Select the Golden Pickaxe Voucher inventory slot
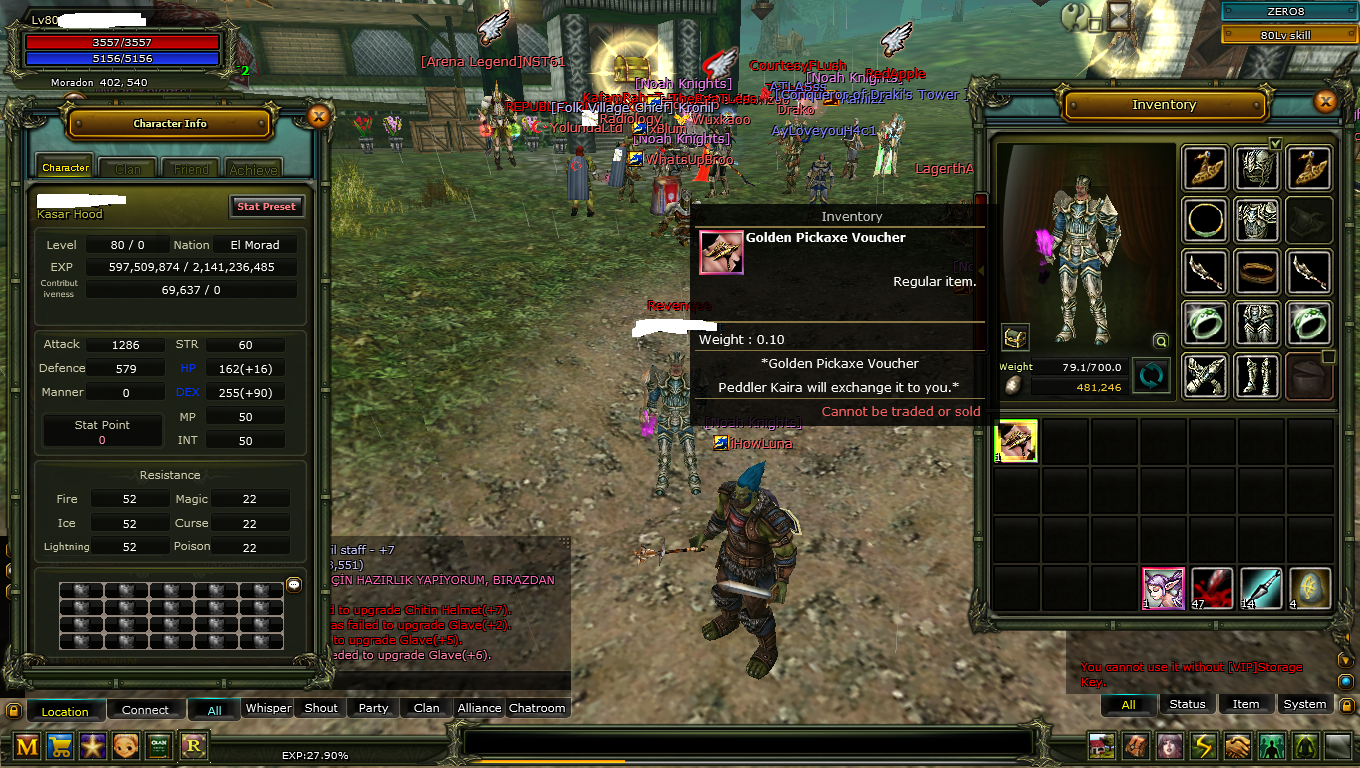 click(1016, 441)
